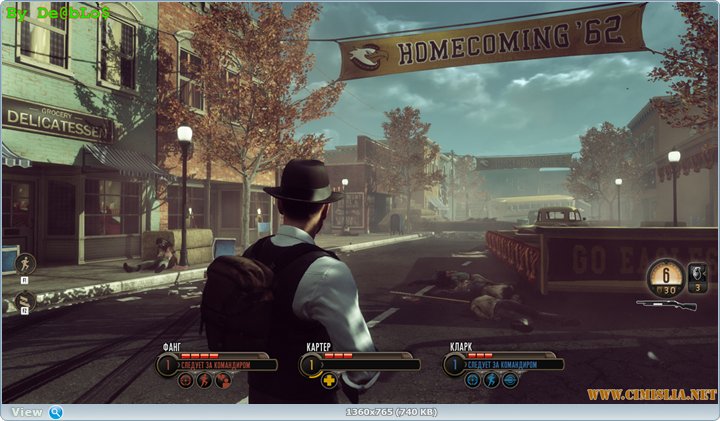Click the View magnifier button
This screenshot has height=421, width=720.
(56, 412)
